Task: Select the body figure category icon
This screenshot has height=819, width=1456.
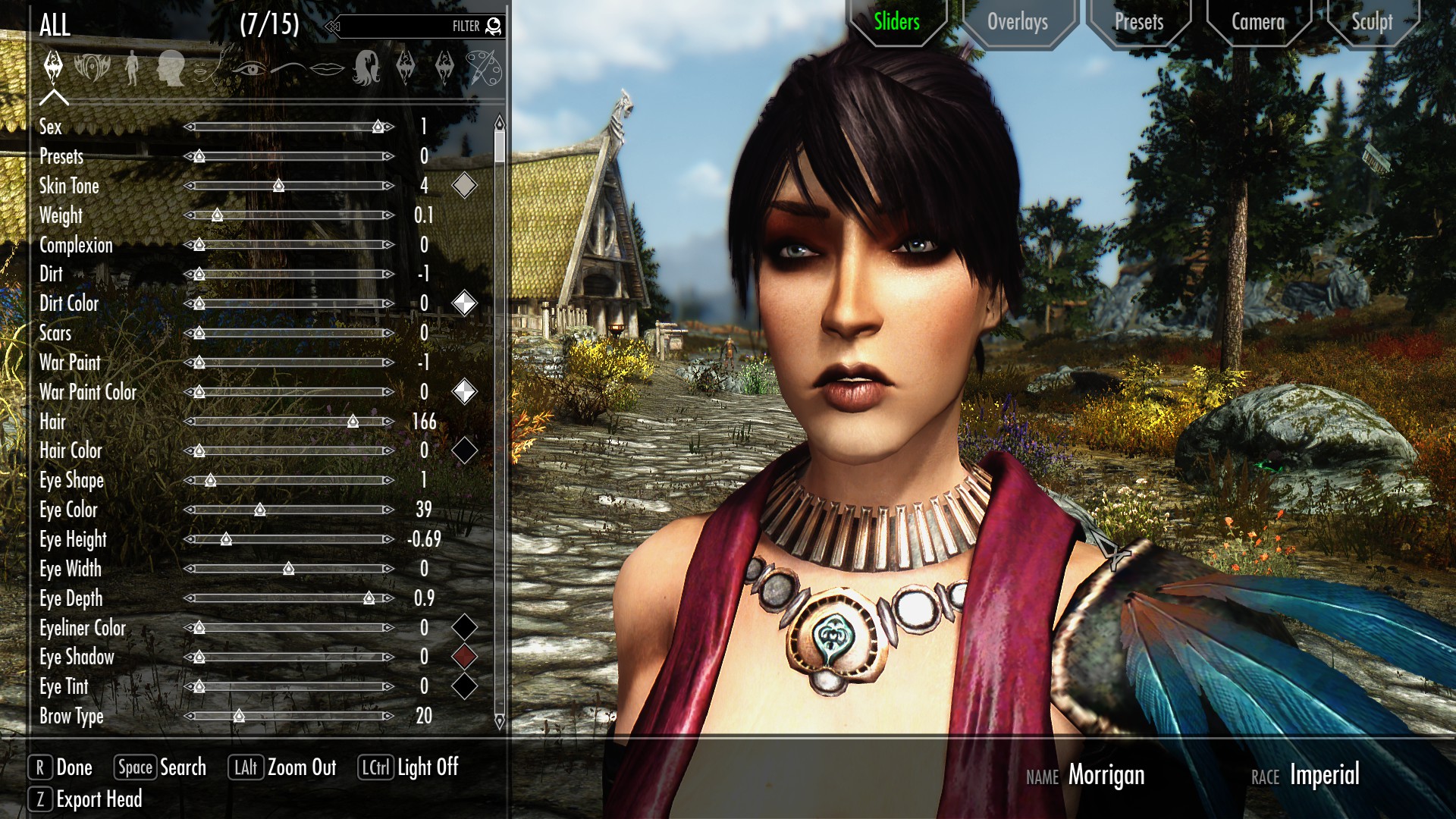Action: click(132, 68)
